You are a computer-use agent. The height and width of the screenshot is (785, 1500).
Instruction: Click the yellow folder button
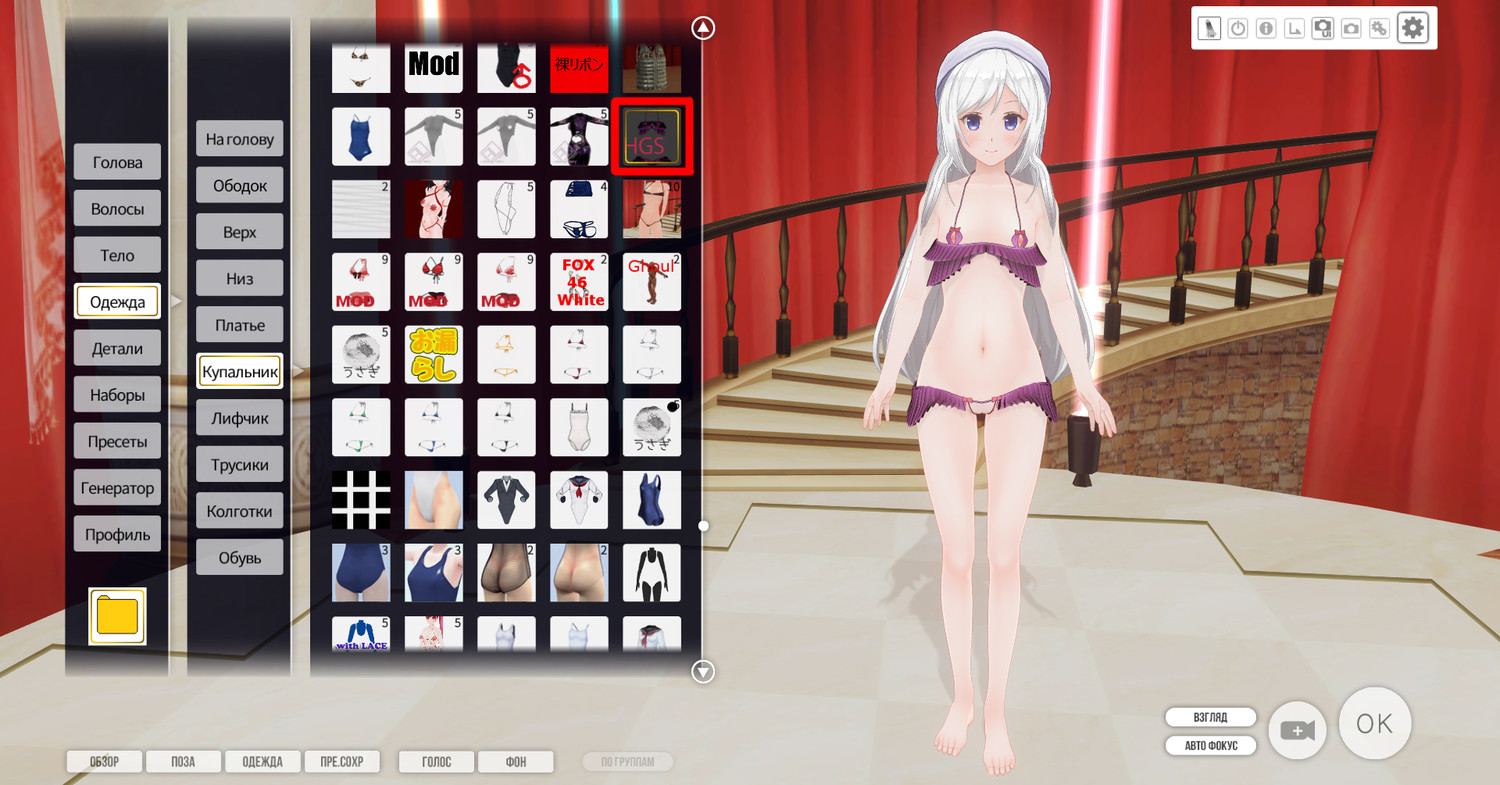point(117,616)
